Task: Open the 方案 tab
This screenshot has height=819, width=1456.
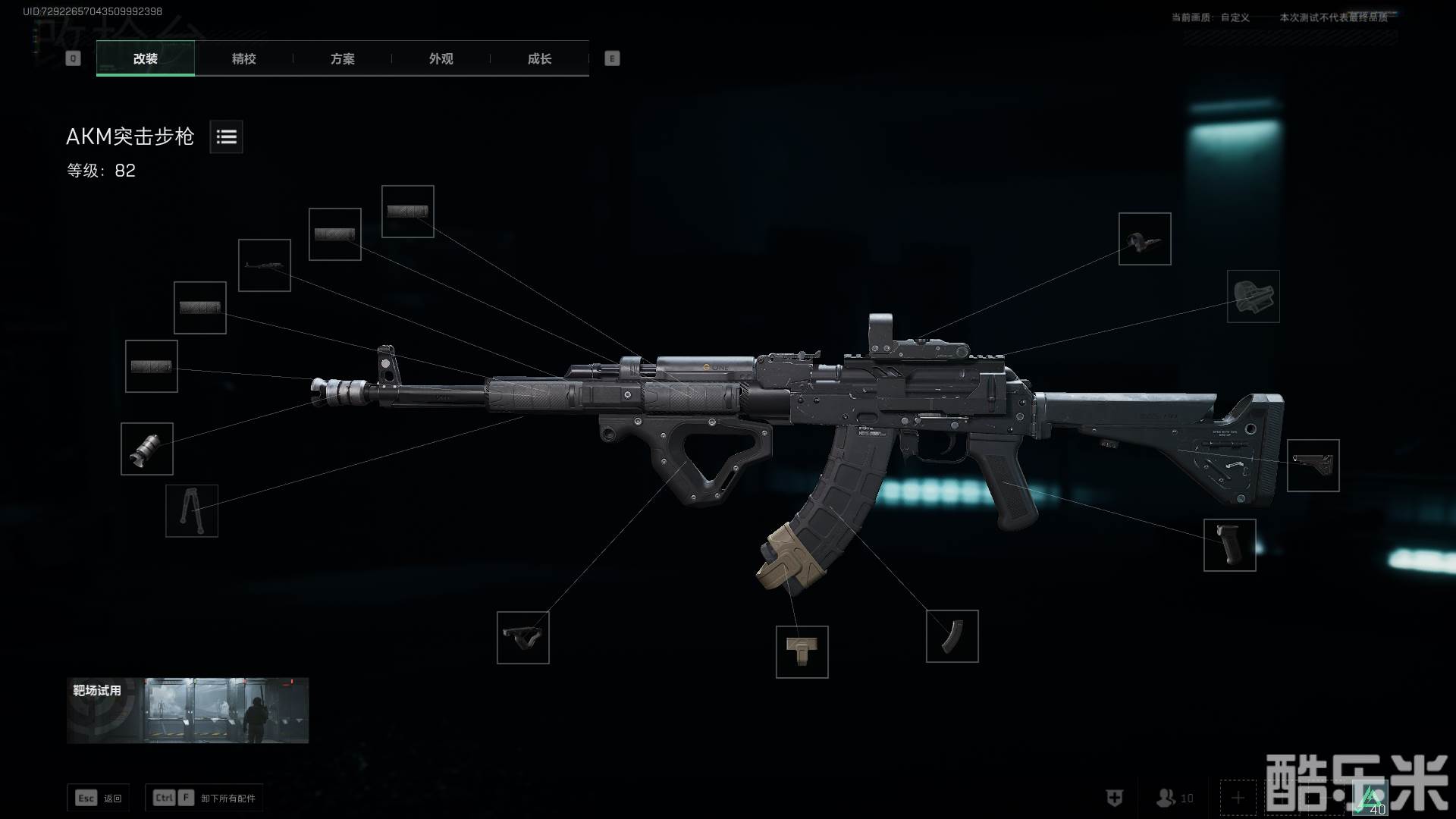Action: click(342, 58)
